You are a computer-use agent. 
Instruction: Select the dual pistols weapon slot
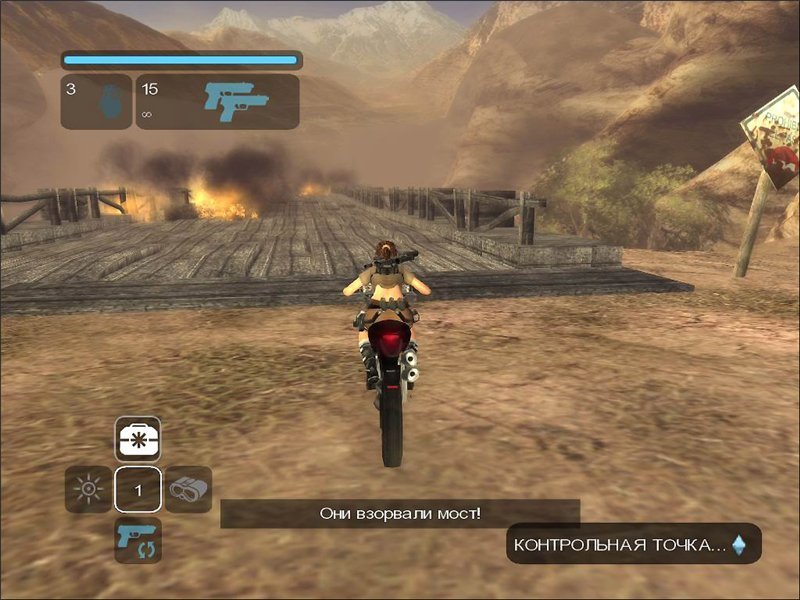click(x=218, y=102)
